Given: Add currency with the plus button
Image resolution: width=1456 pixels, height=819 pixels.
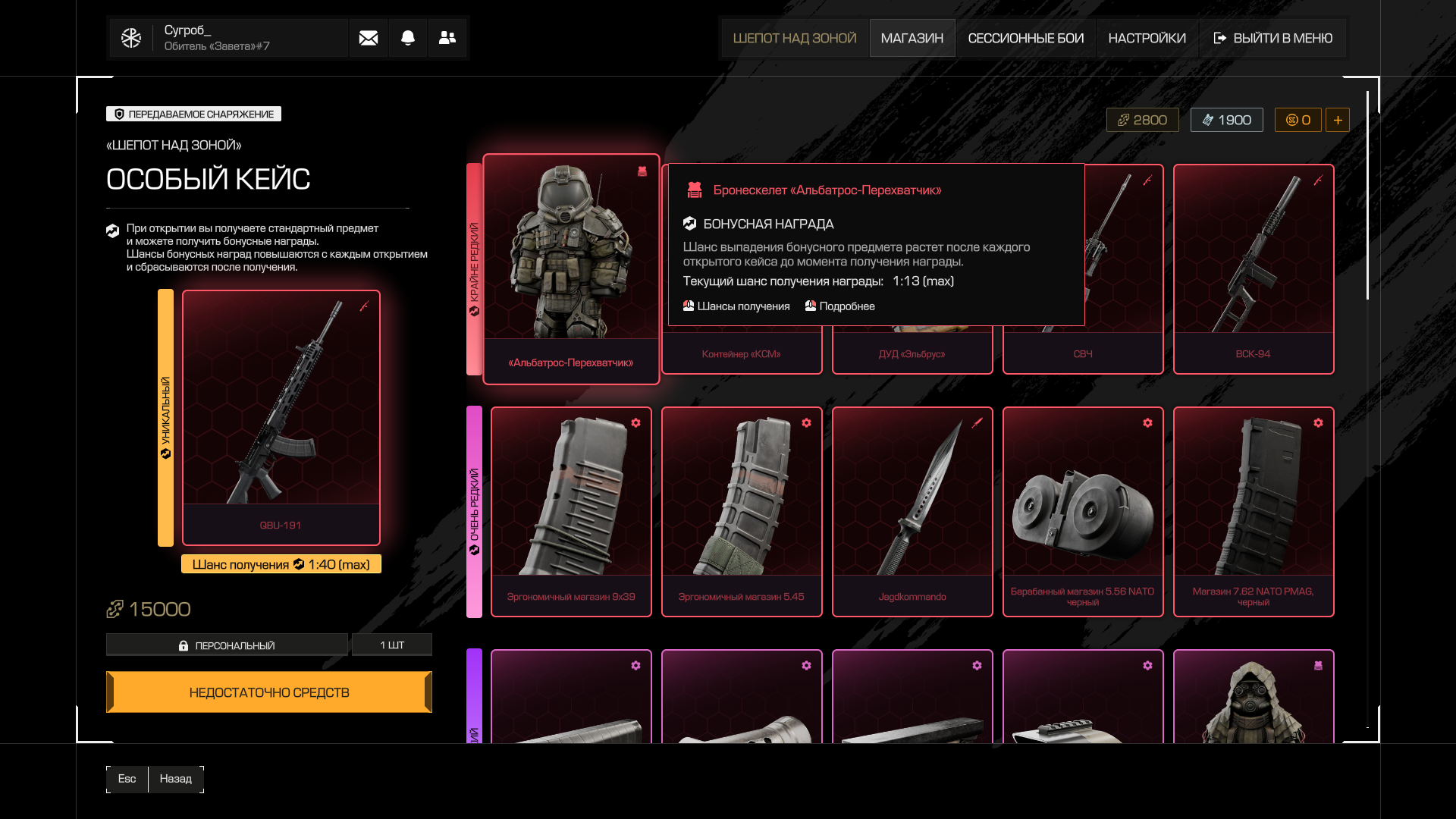Looking at the screenshot, I should [1338, 120].
